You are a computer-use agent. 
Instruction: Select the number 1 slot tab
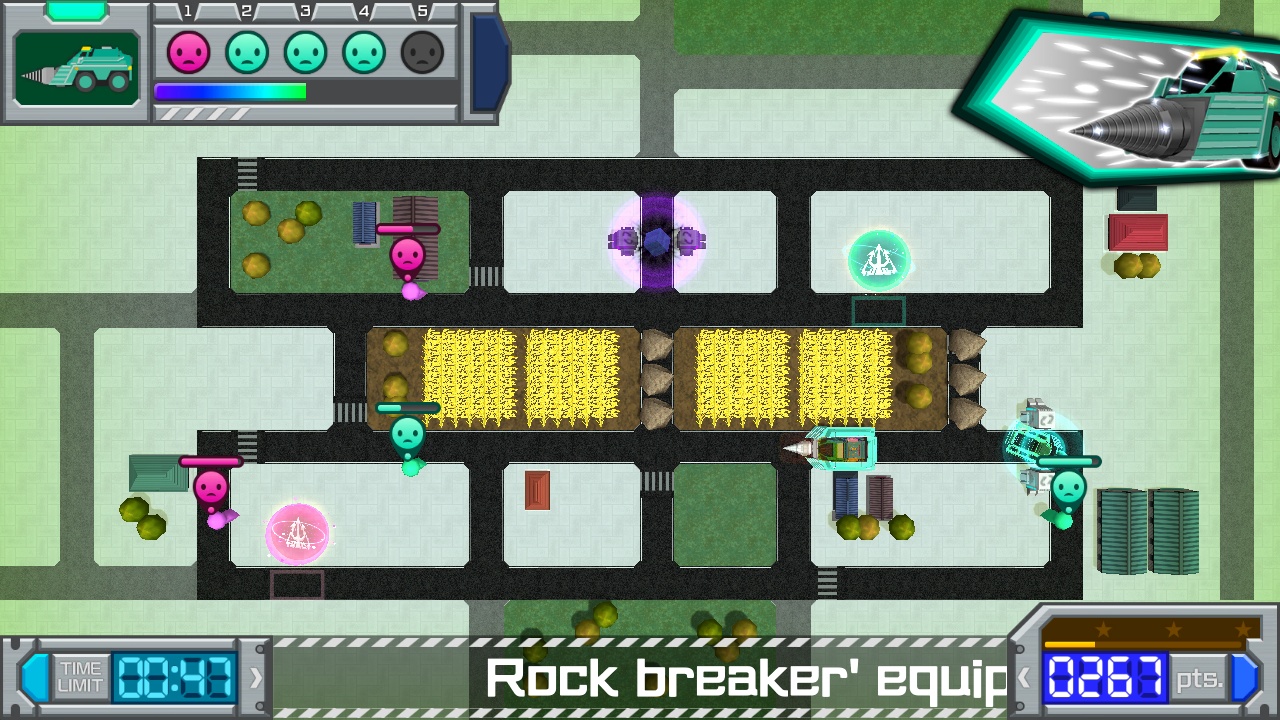[x=187, y=11]
